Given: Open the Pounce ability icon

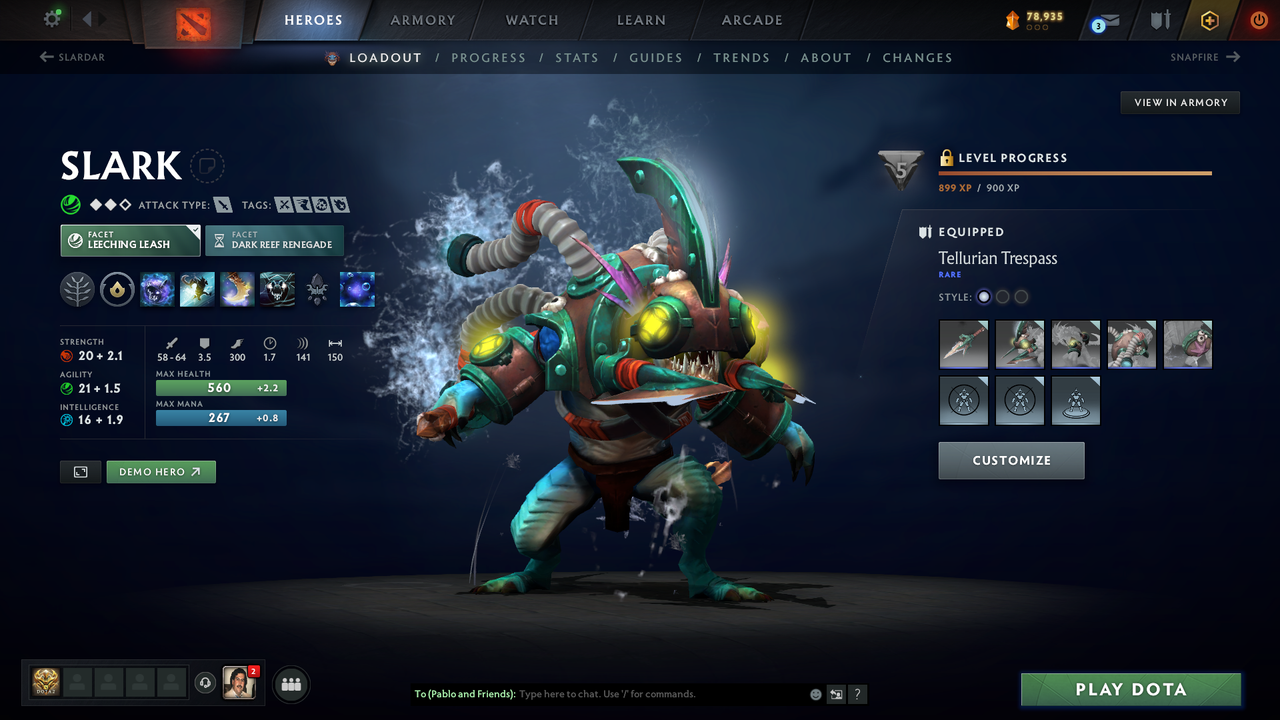Looking at the screenshot, I should (197, 289).
